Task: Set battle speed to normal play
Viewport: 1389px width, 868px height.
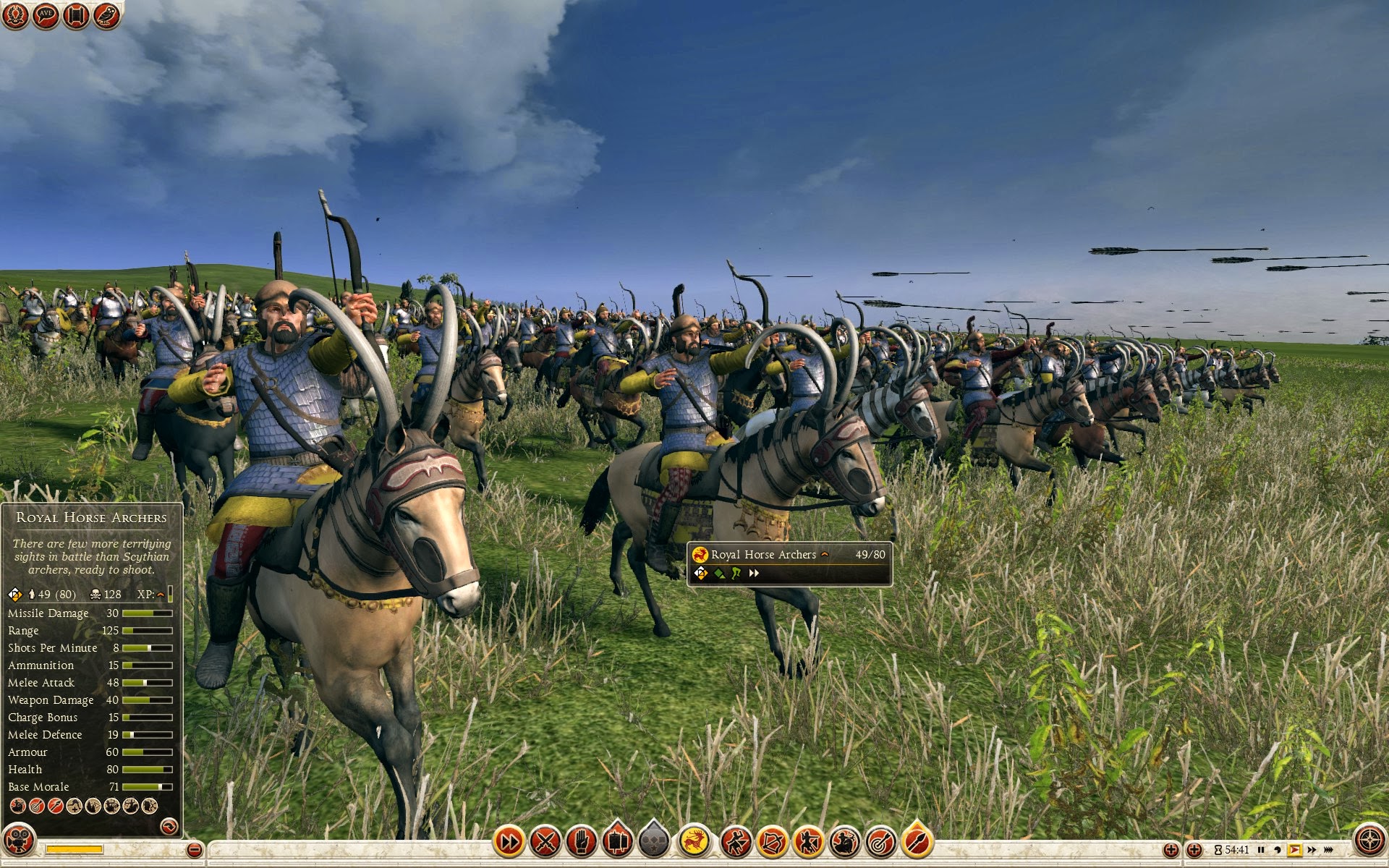Action: coord(1294,850)
